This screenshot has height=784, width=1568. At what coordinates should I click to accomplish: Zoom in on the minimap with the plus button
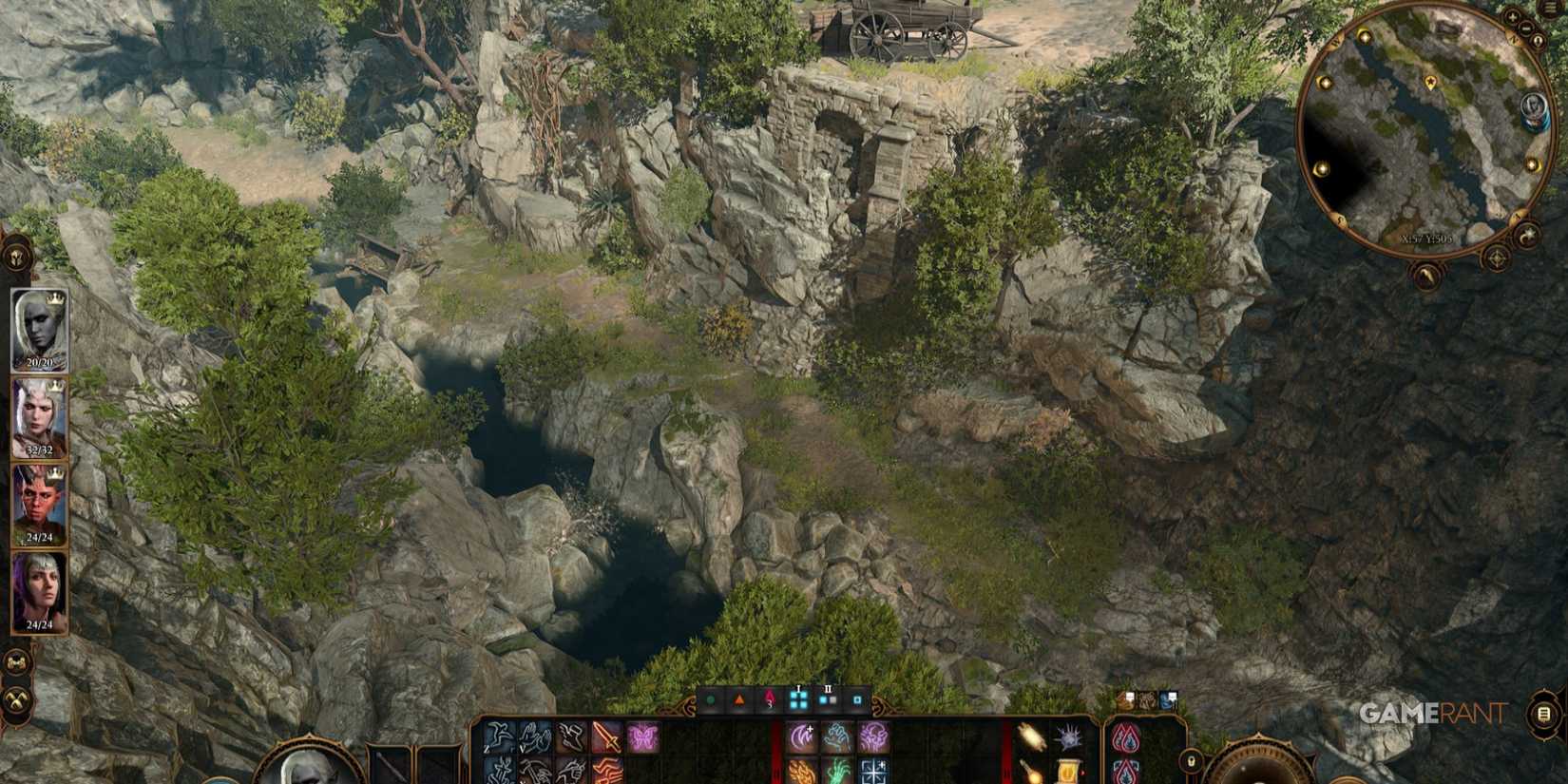(x=1512, y=16)
